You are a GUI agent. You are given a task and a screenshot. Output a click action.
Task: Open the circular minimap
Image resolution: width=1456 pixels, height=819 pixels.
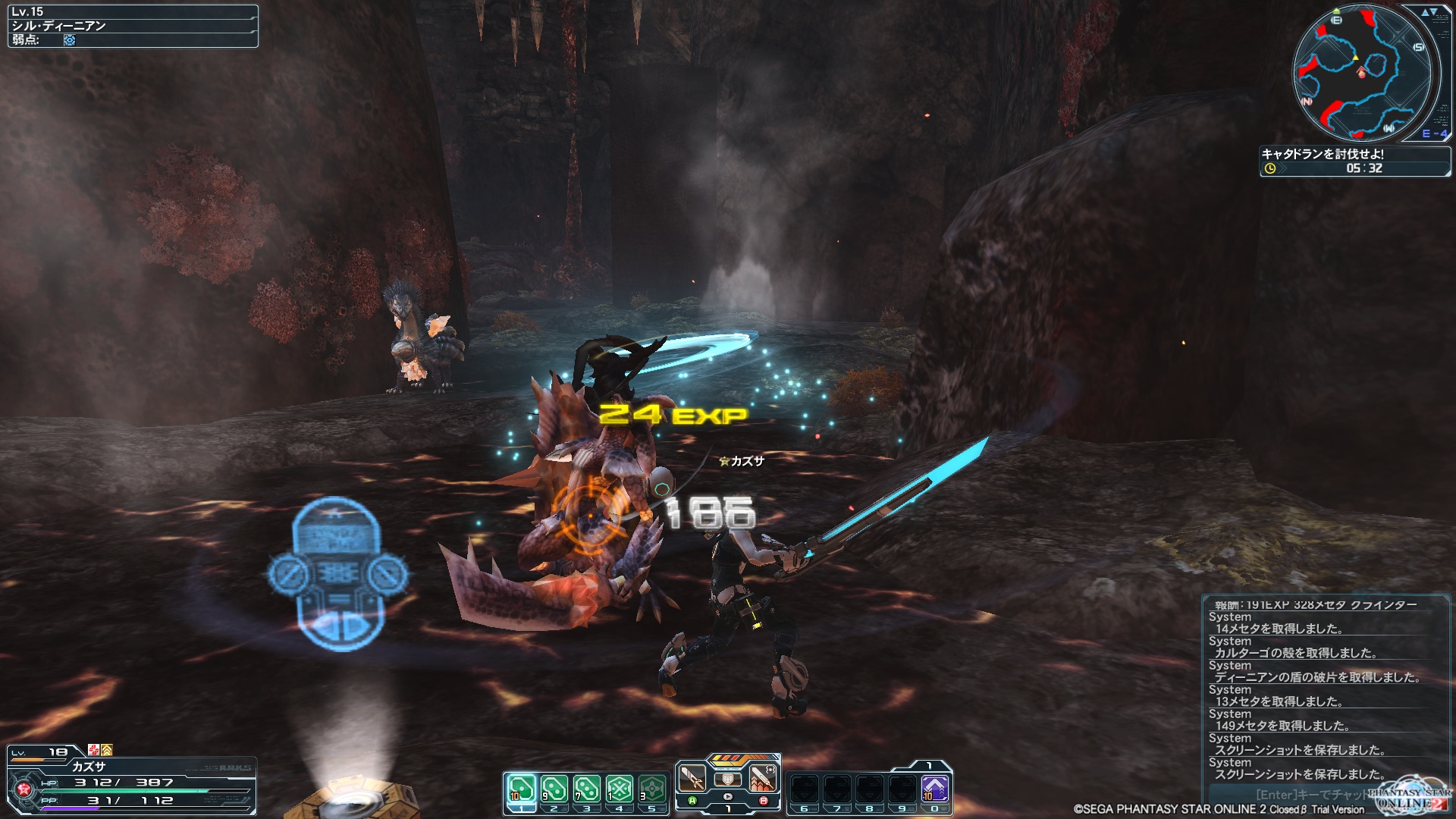tap(1361, 73)
